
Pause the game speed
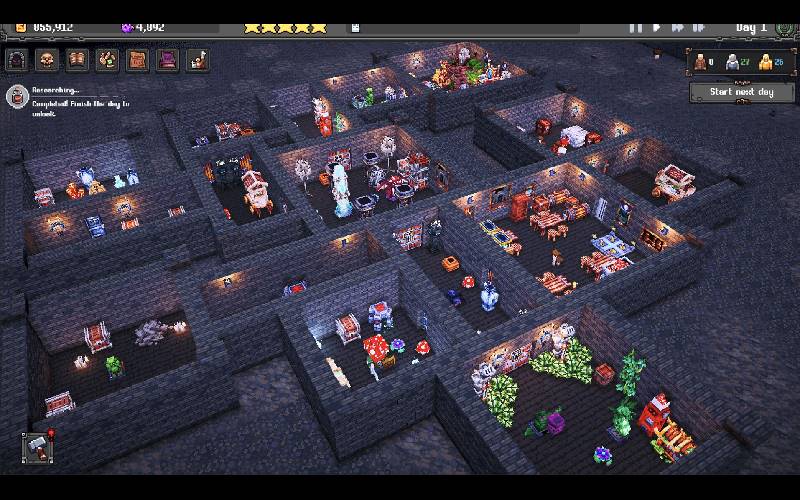(x=636, y=27)
